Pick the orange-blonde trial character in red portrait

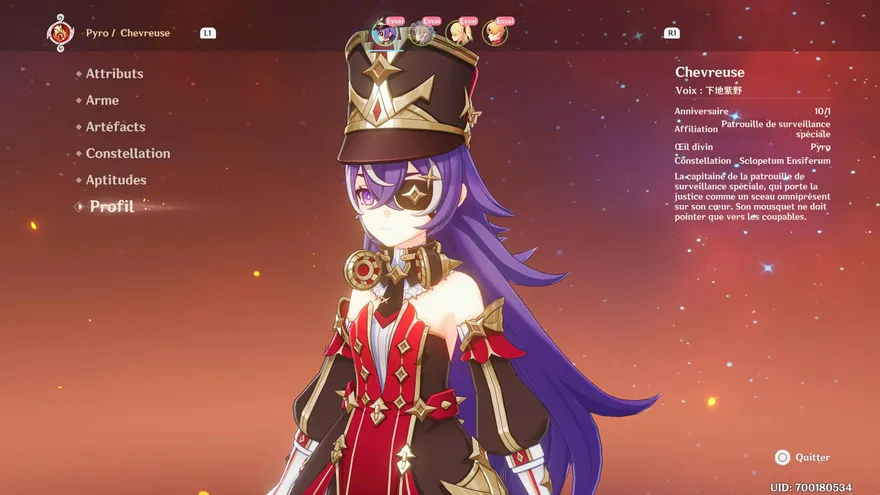495,33
